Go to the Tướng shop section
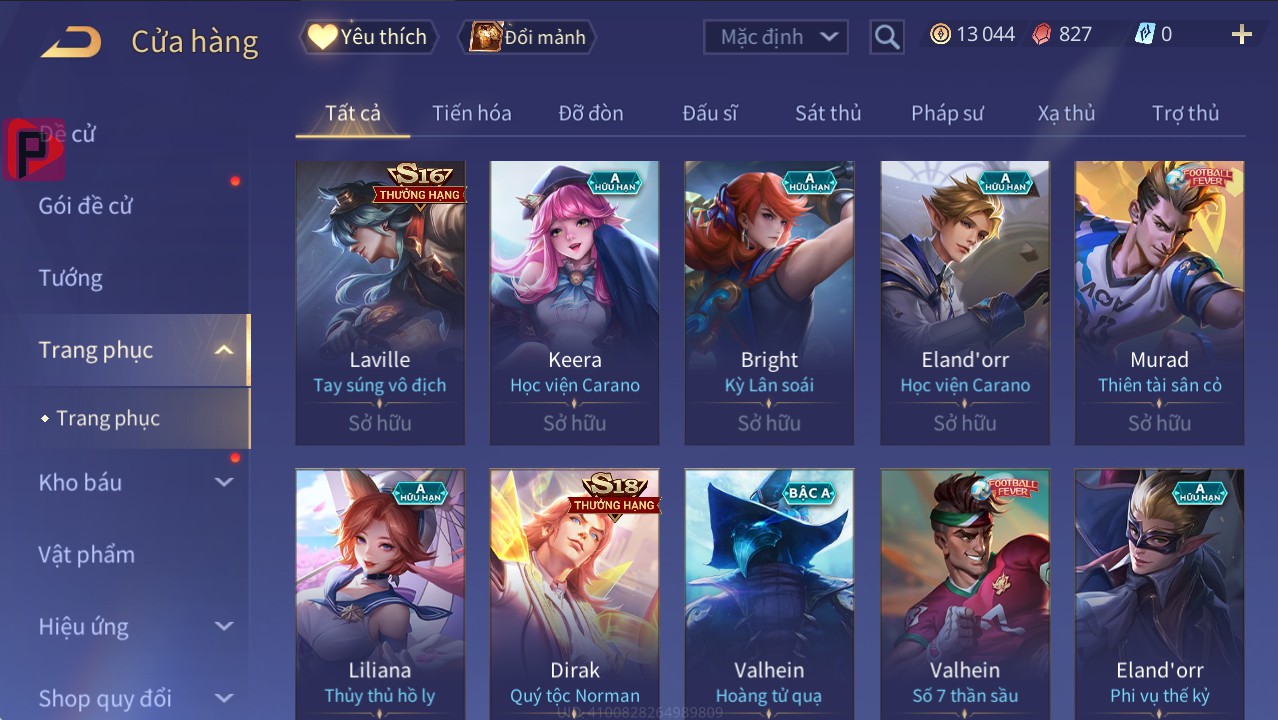 pos(71,278)
